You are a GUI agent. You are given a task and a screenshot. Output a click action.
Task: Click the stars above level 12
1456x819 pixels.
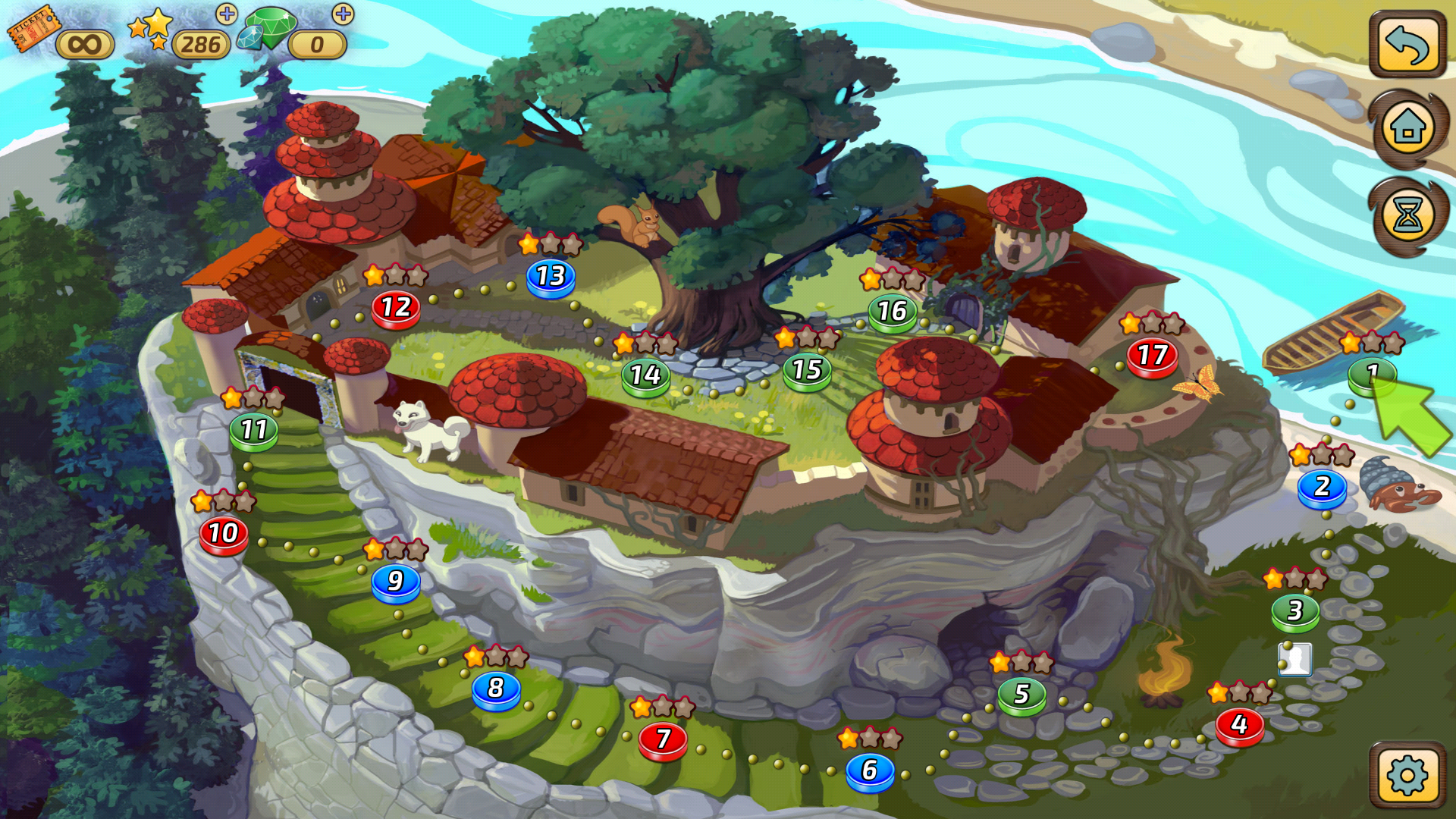point(396,275)
